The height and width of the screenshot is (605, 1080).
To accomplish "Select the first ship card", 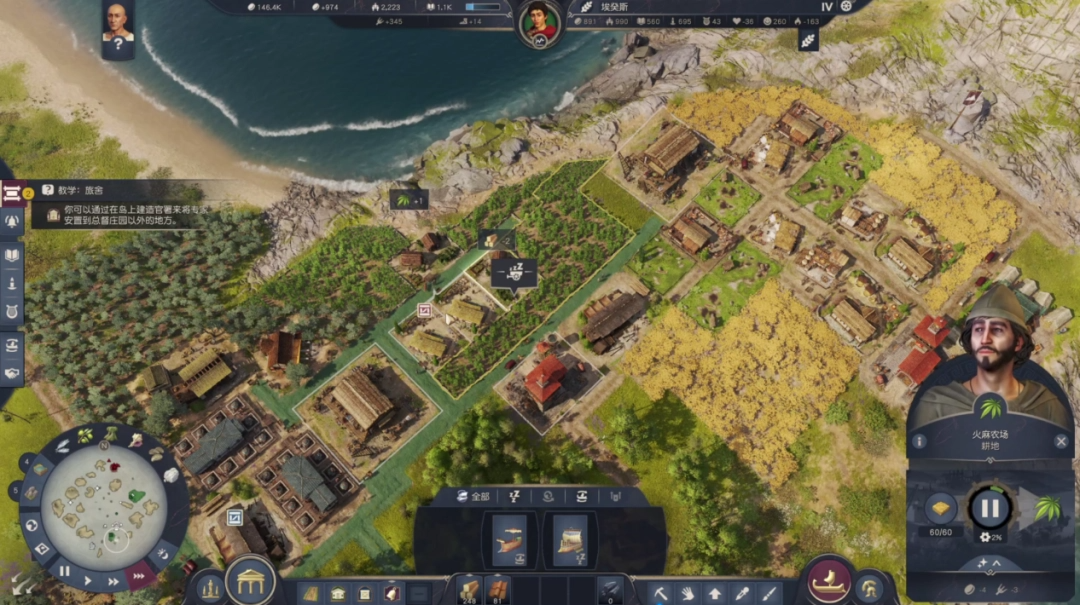I will [x=509, y=540].
